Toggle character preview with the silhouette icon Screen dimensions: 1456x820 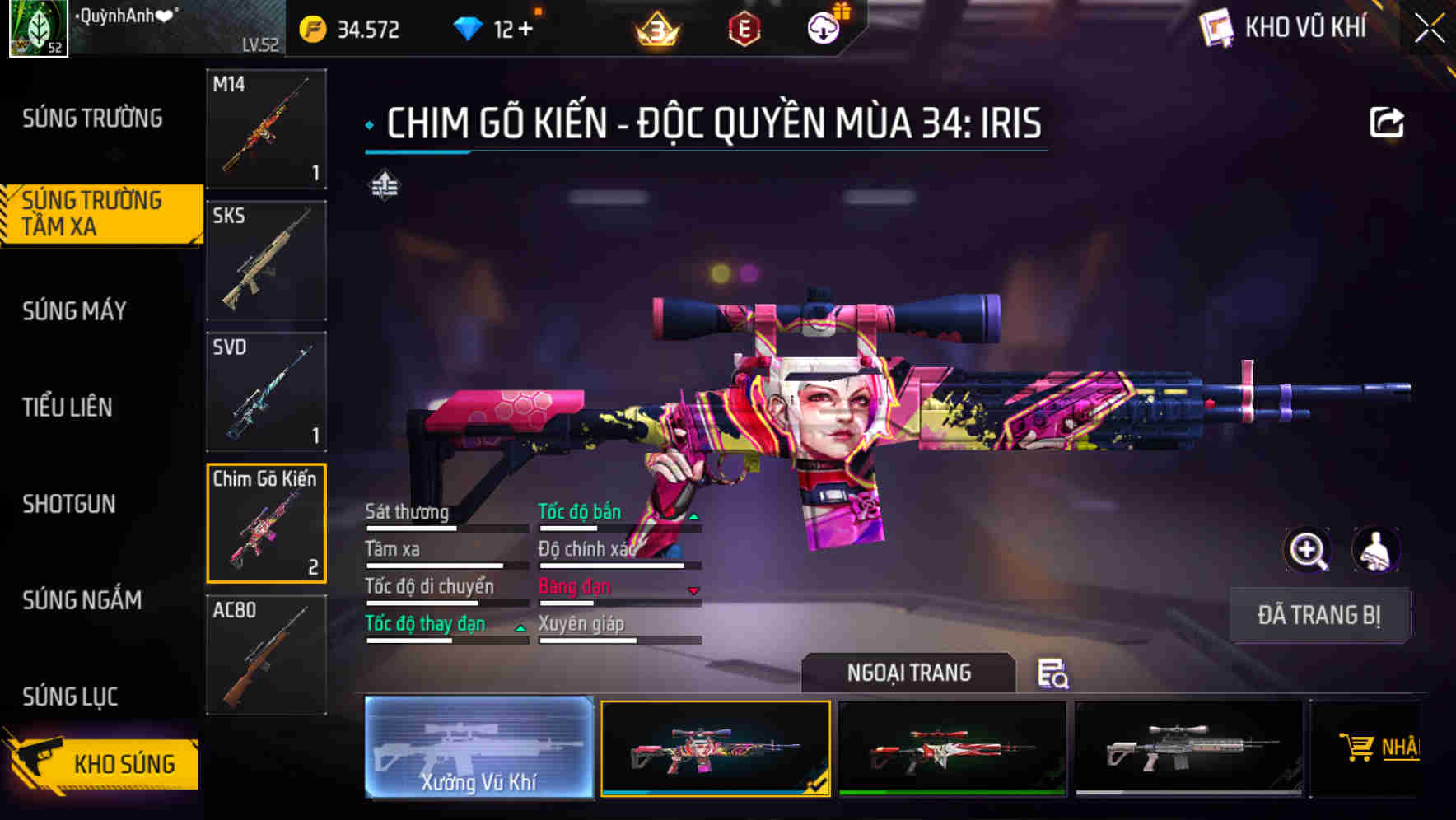1378,550
